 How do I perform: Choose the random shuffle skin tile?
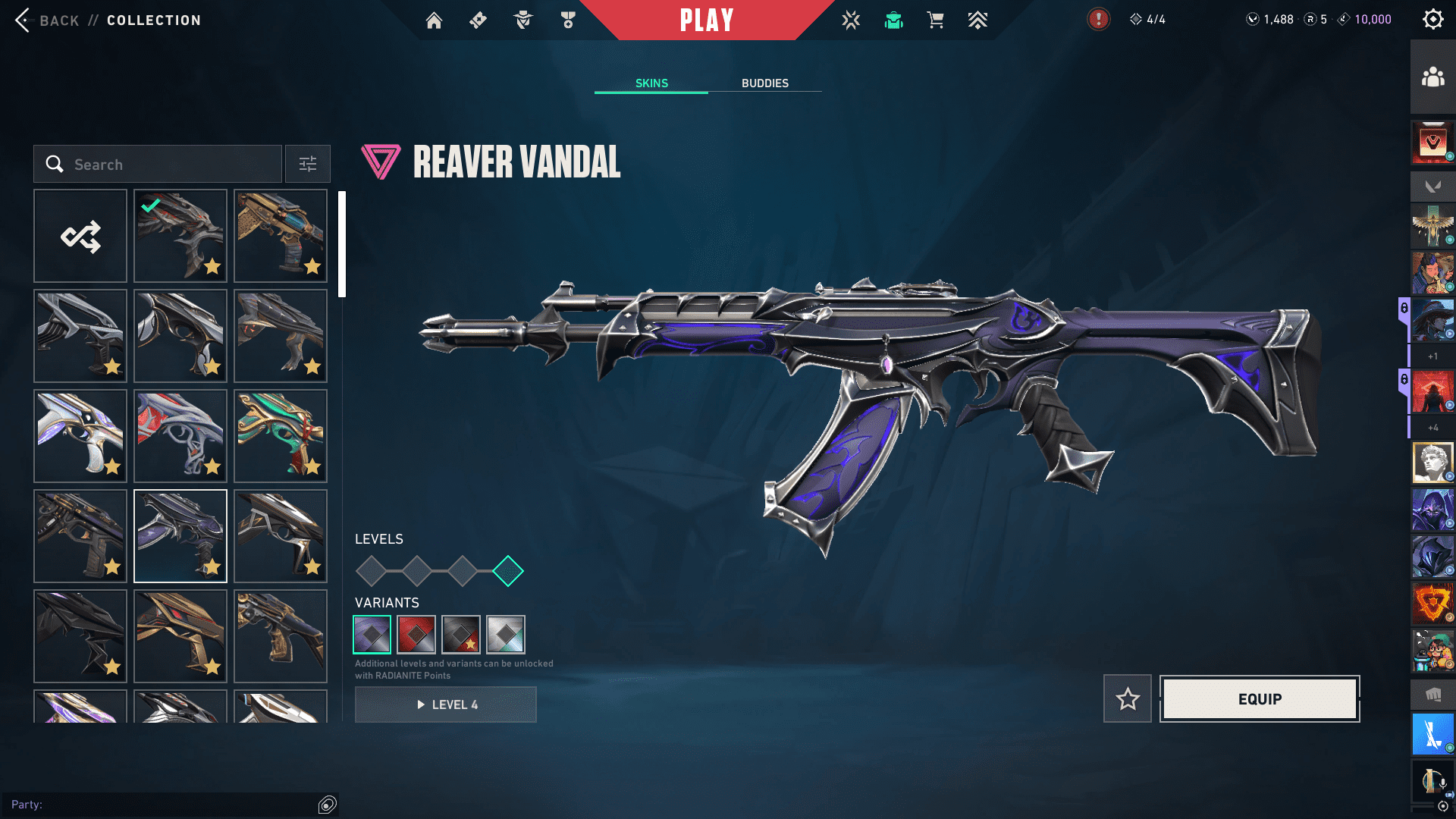coord(80,237)
